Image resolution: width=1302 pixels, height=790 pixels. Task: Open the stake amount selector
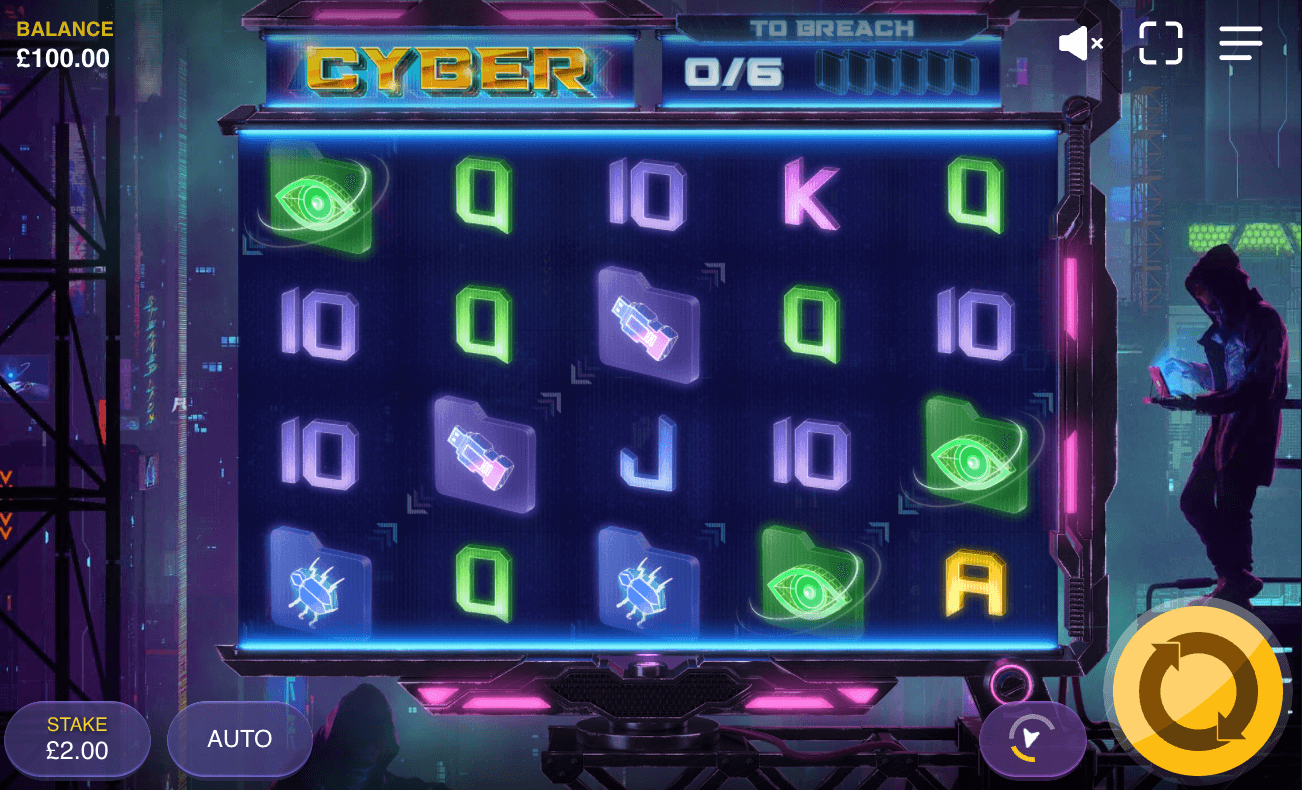[x=77, y=739]
